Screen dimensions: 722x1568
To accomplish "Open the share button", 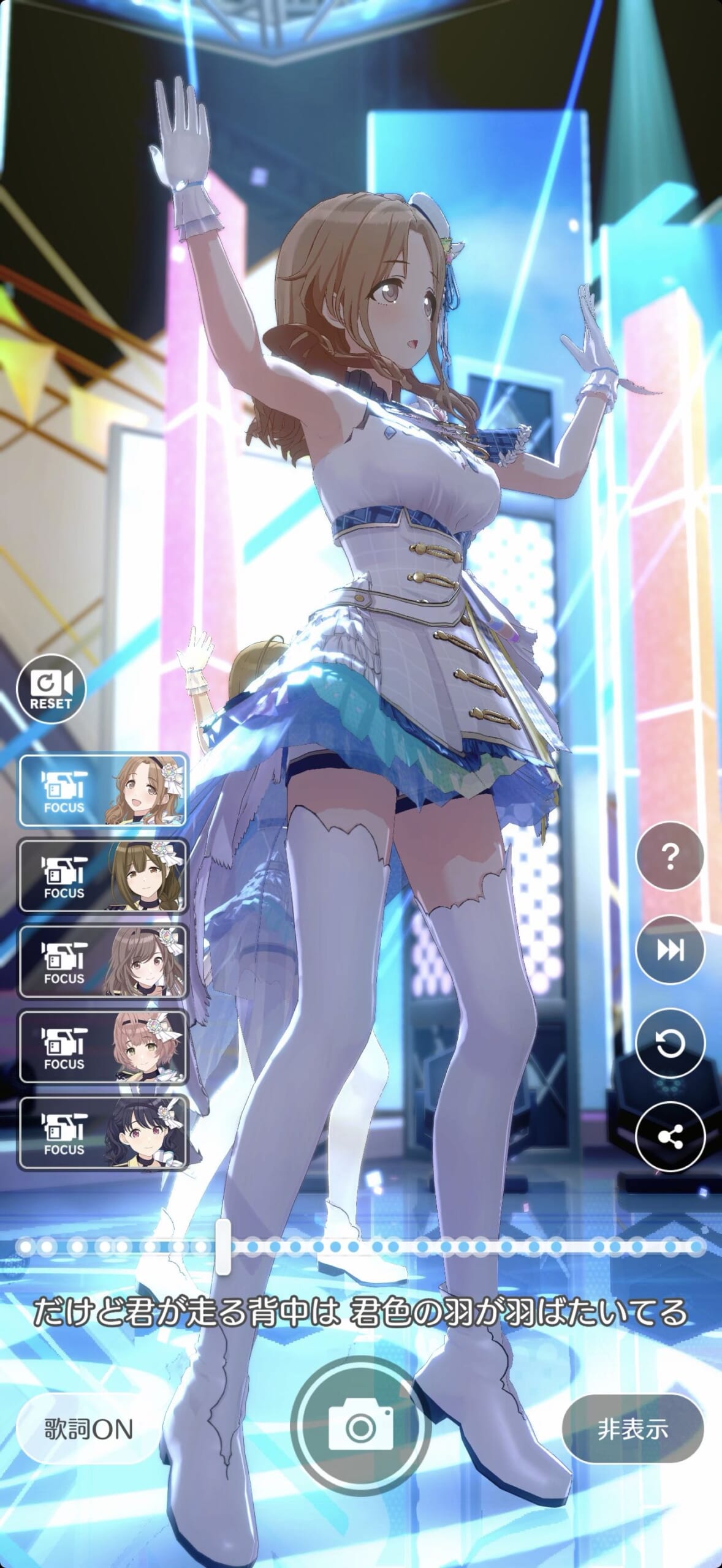I will tap(671, 1137).
